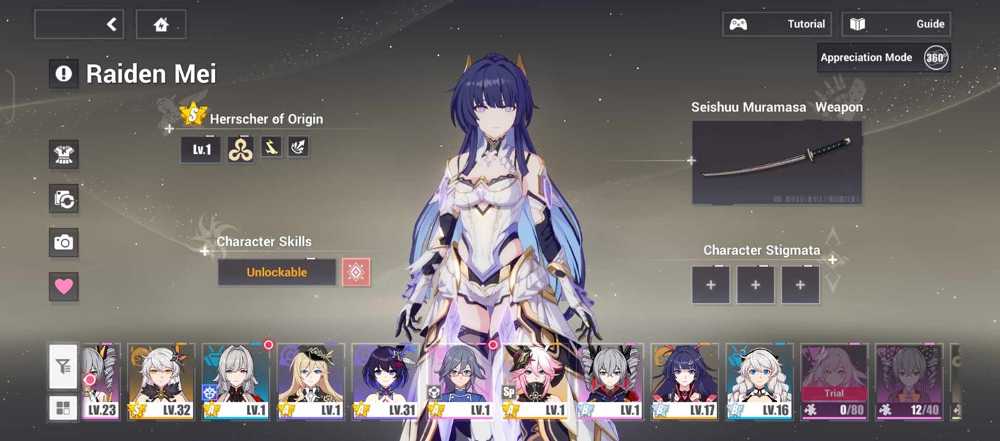The height and width of the screenshot is (441, 1000).
Task: Go back with the arrow button
Action: (x=79, y=24)
